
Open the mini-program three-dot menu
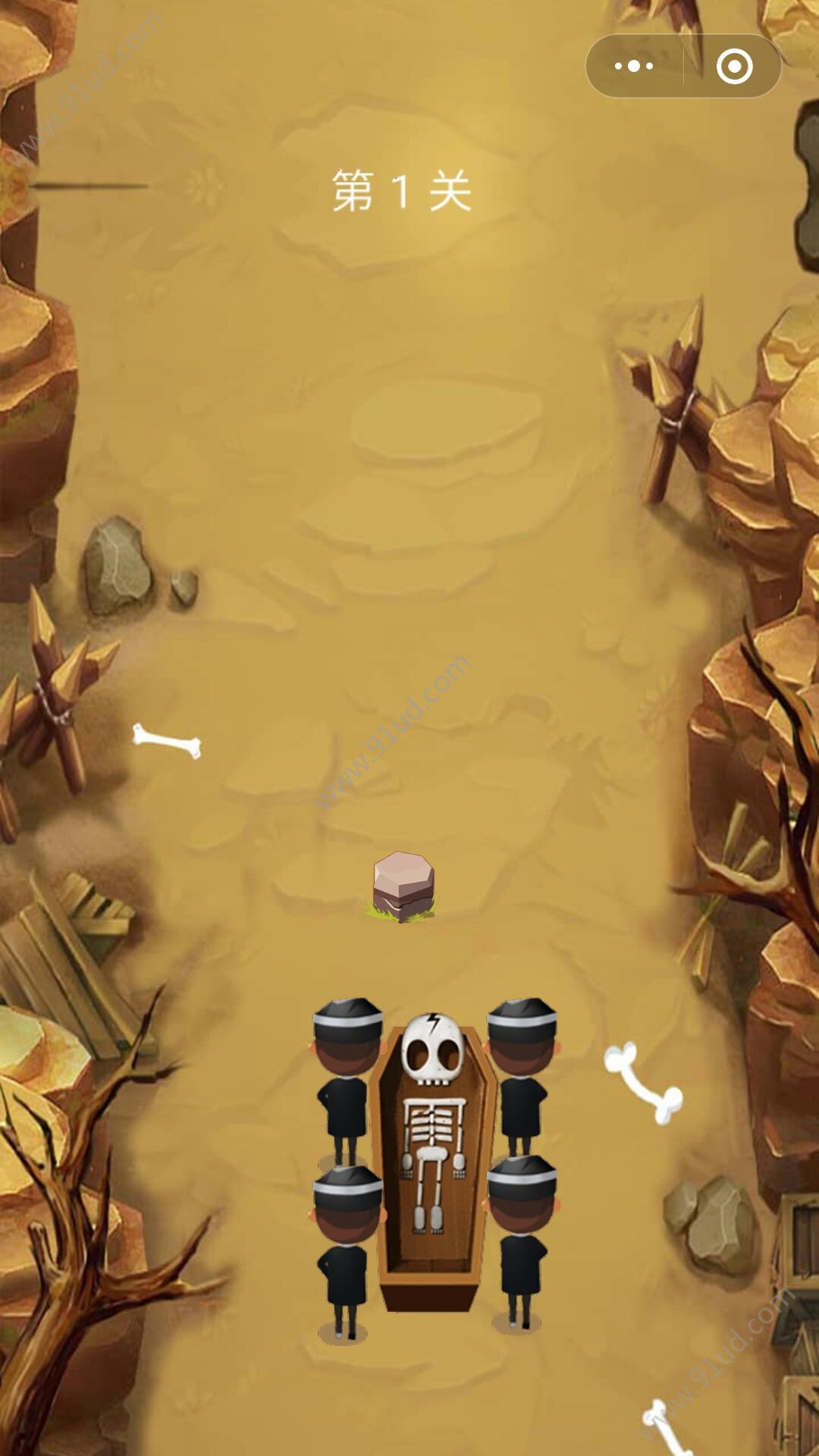click(634, 66)
